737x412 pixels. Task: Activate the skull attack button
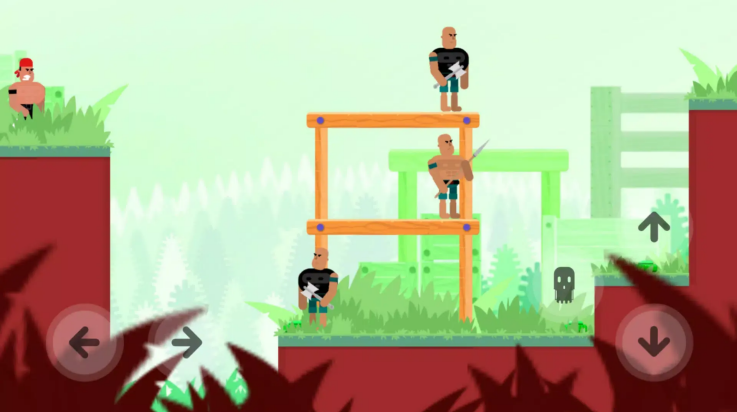(x=564, y=285)
